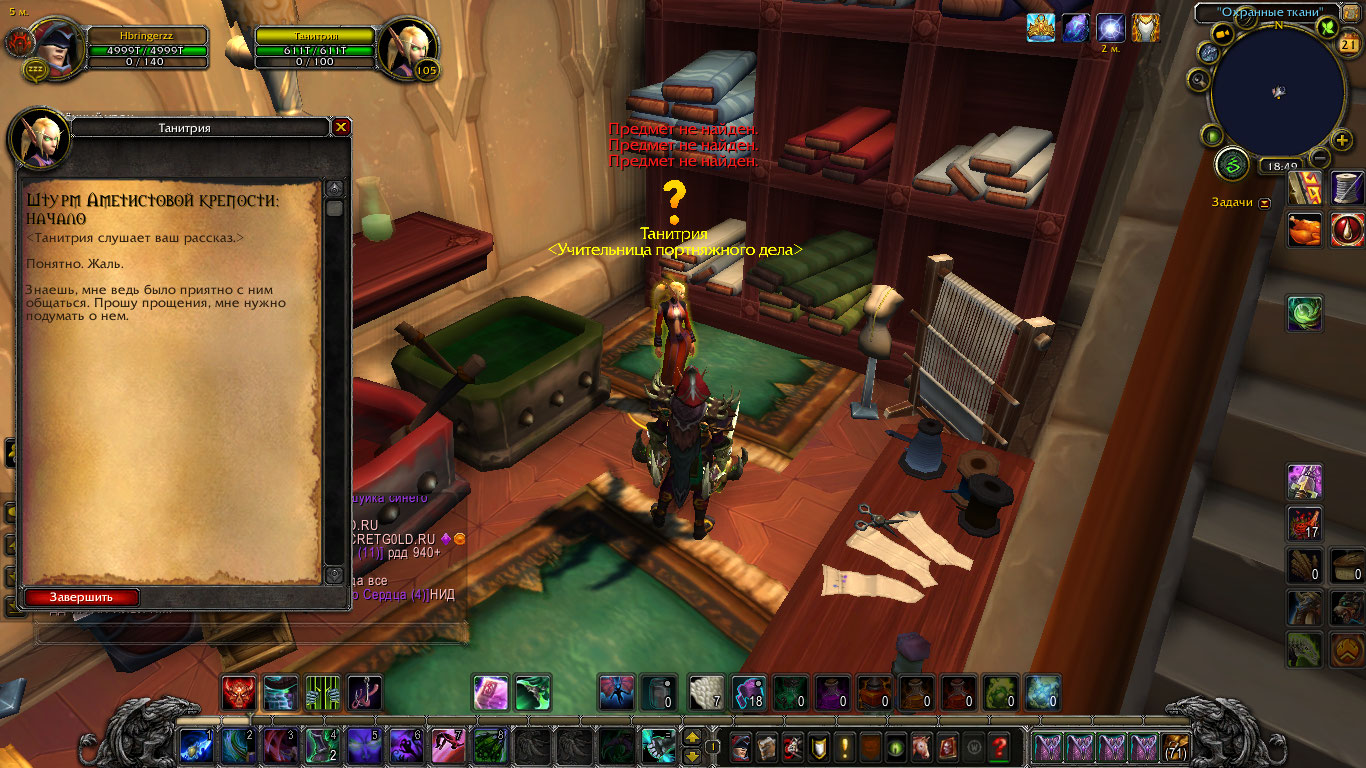Image resolution: width=1366 pixels, height=768 pixels.
Task: Open the world map button above minimap
Action: (x=1350, y=11)
